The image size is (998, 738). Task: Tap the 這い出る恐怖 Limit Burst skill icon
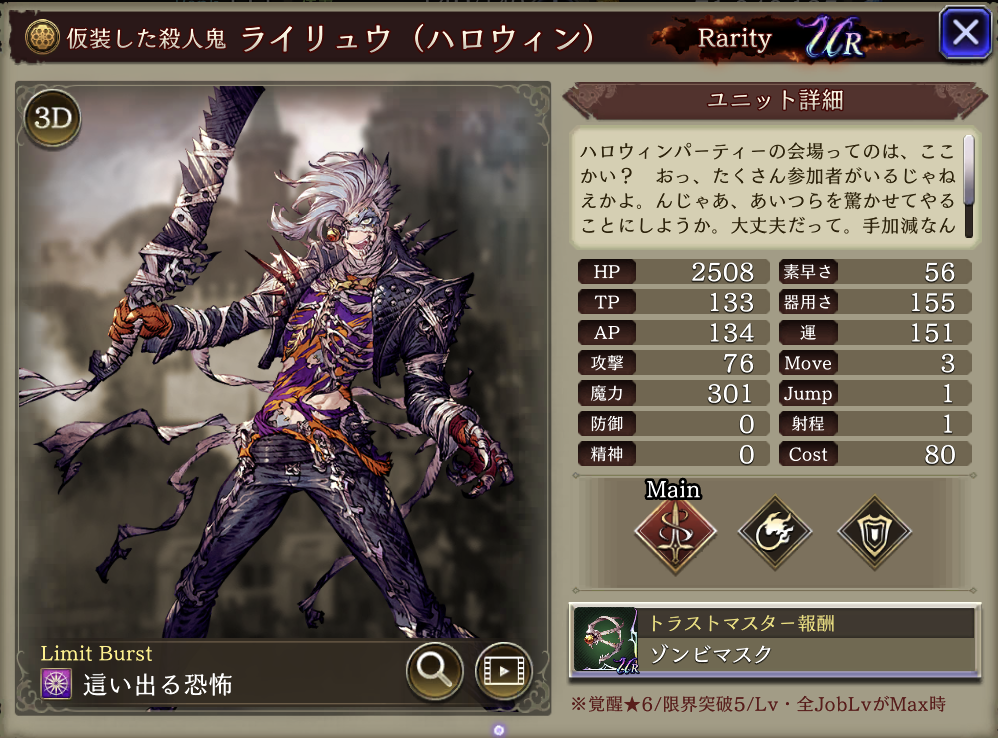56,685
